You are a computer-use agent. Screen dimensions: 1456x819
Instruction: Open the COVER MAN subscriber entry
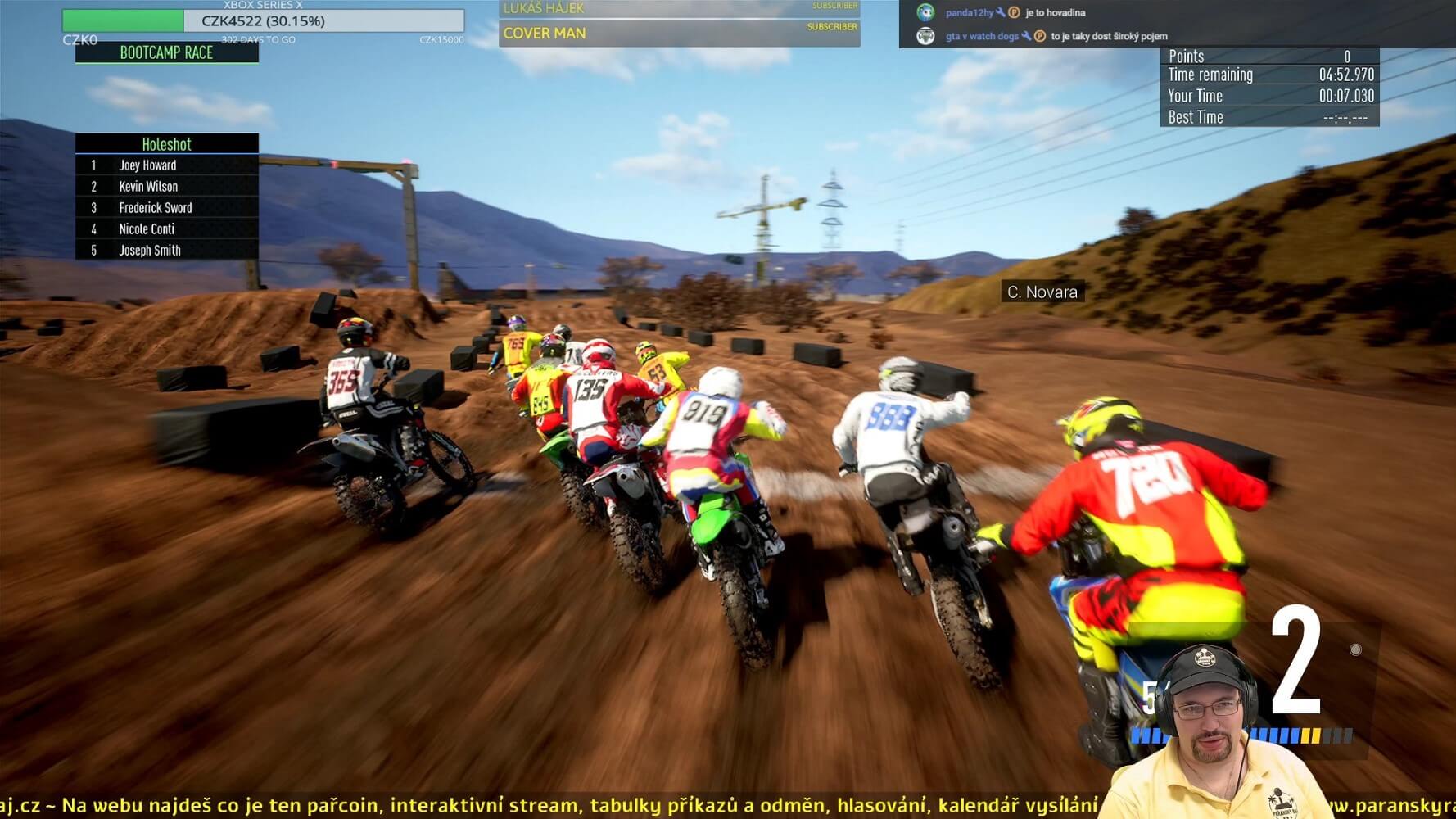click(x=678, y=34)
